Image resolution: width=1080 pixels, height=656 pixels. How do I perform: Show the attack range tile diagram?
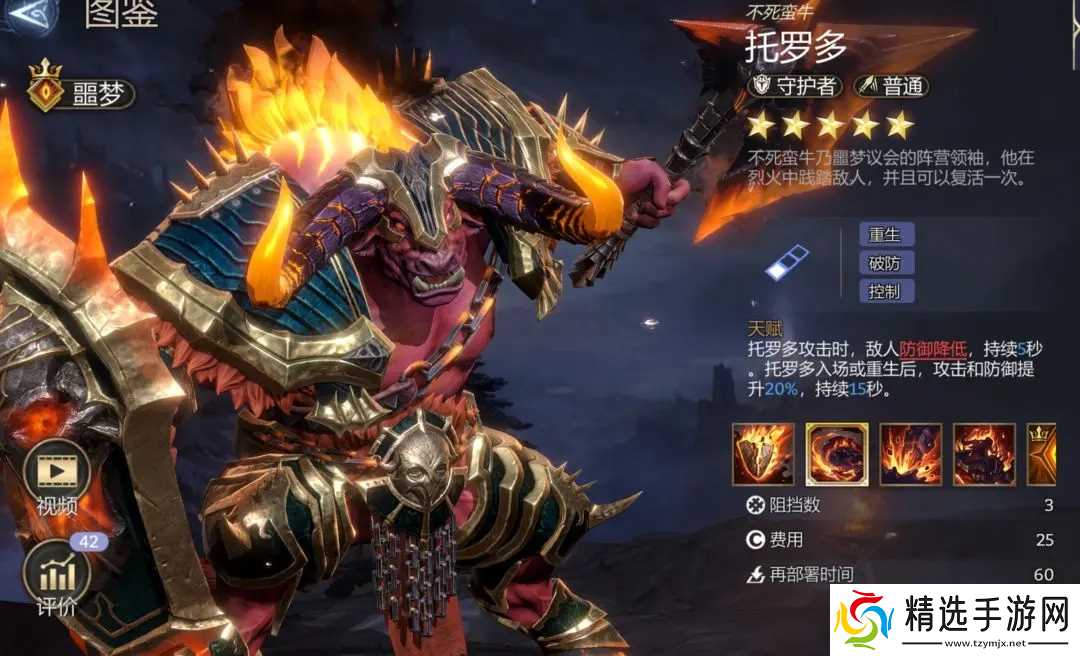[x=786, y=263]
